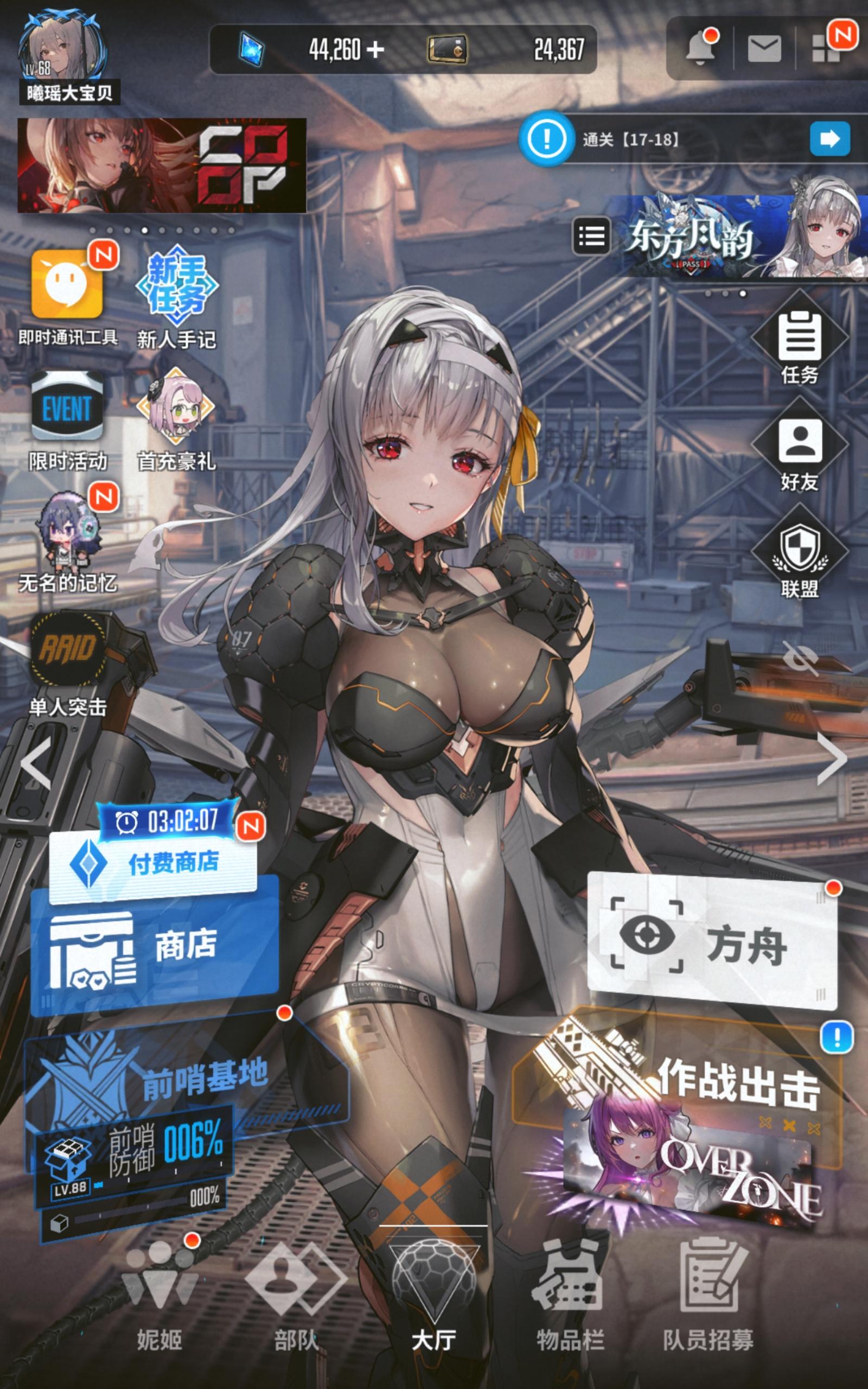
Task: Open the mail inbox icon
Action: click(x=765, y=49)
